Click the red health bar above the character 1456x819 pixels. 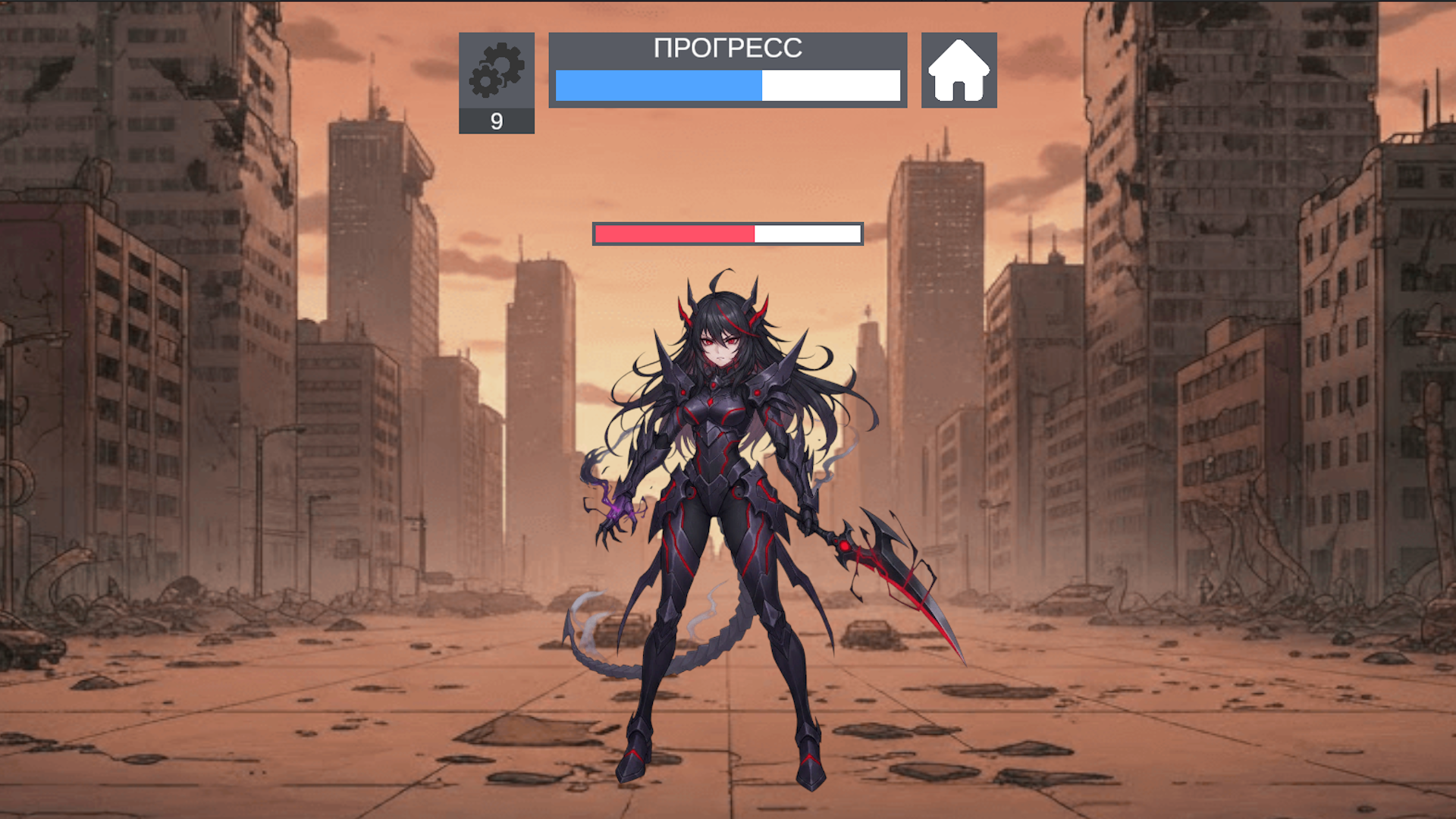[x=675, y=234]
